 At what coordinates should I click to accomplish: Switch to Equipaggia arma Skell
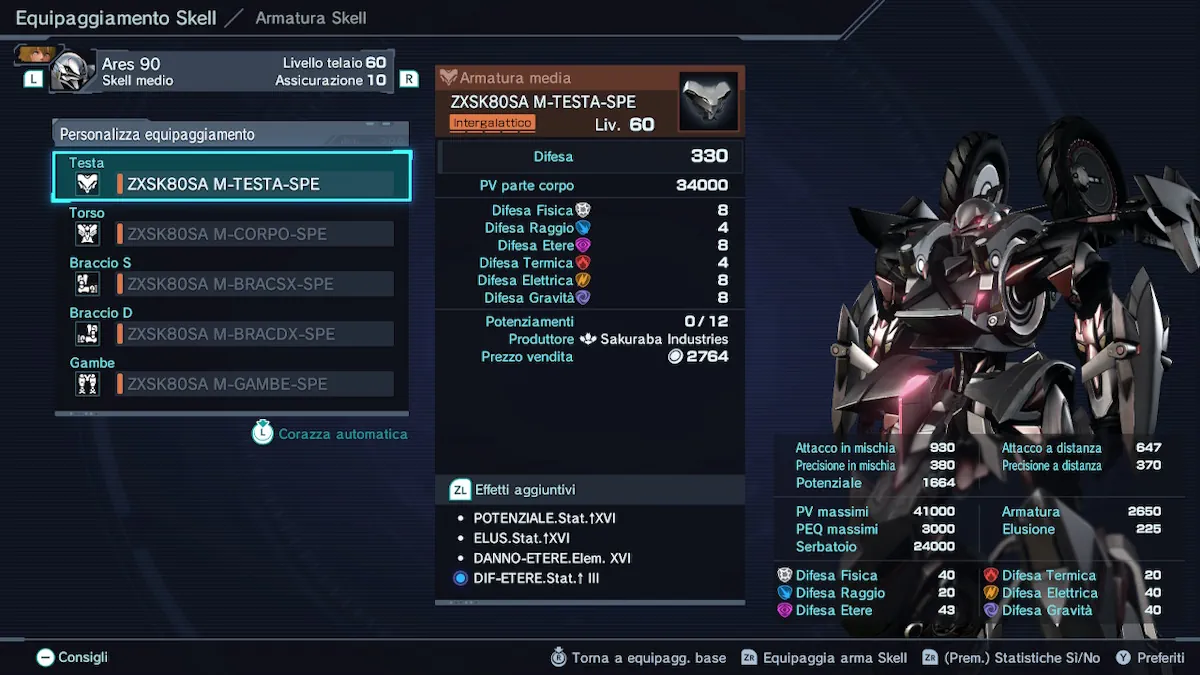click(824, 658)
